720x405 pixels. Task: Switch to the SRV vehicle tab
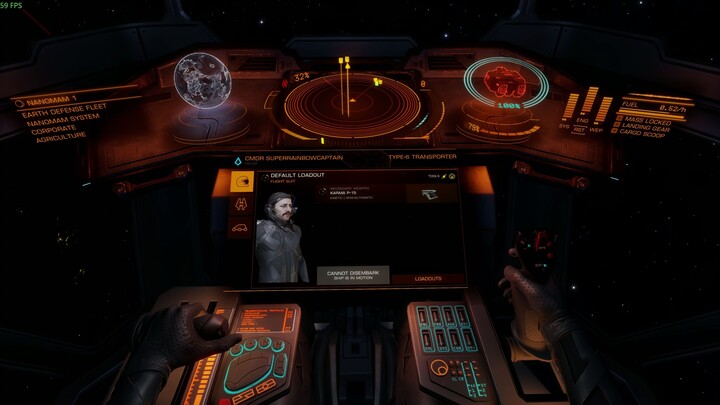pyautogui.click(x=240, y=228)
